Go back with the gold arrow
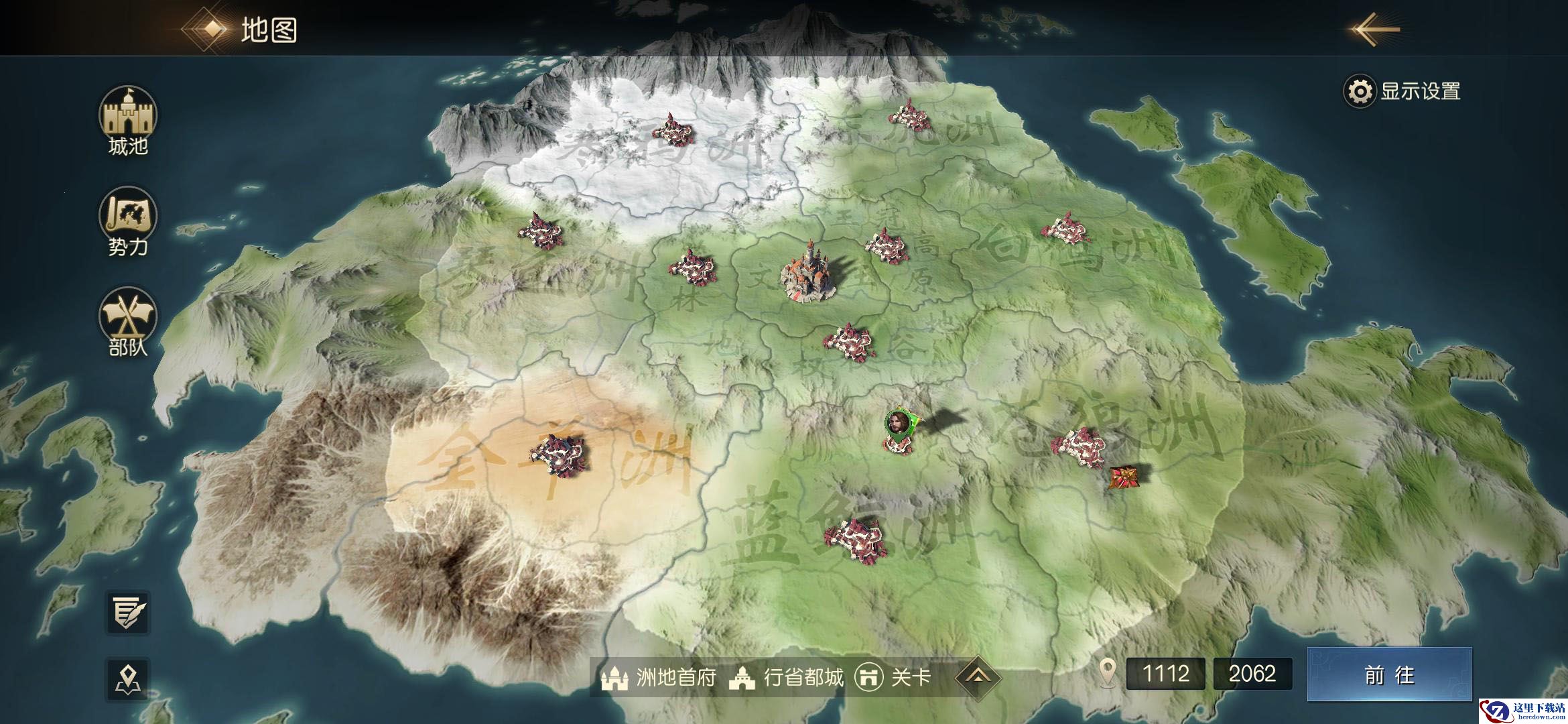1568x724 pixels. (1375, 29)
